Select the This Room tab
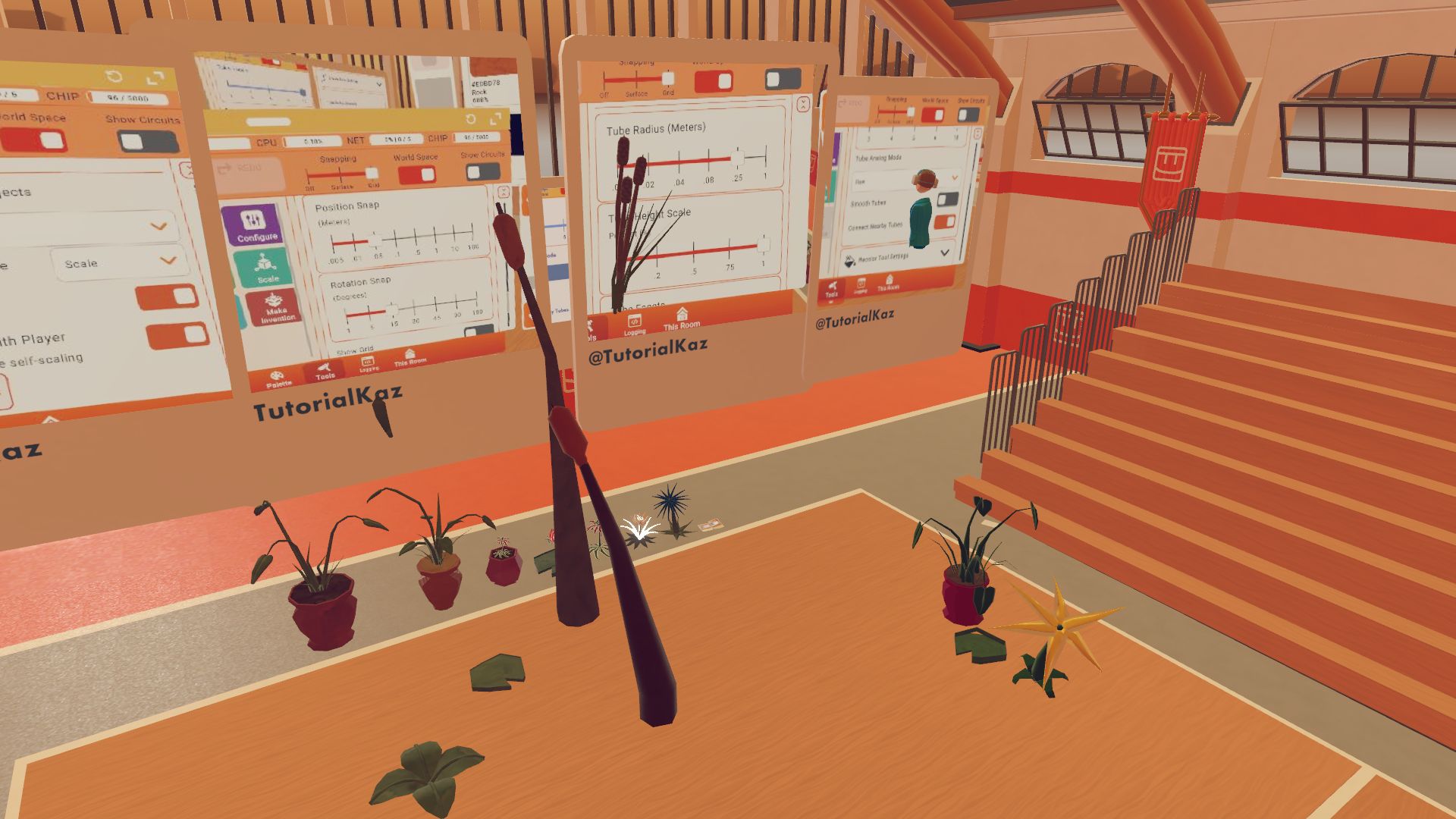The image size is (1456, 819). (409, 357)
